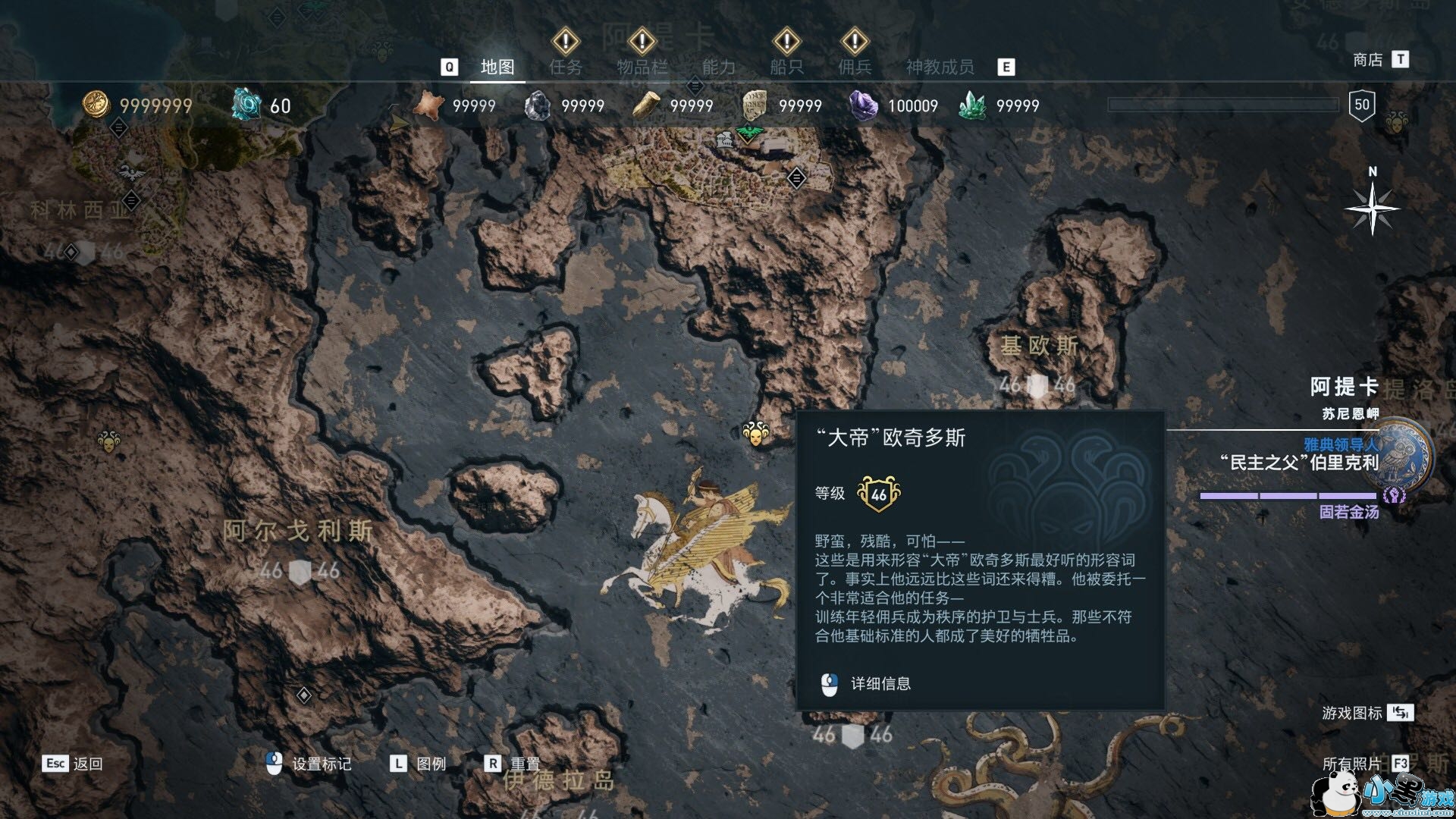Viewport: 1456px width, 819px height.
Task: Open the 神教成员 cultists tab
Action: [940, 67]
